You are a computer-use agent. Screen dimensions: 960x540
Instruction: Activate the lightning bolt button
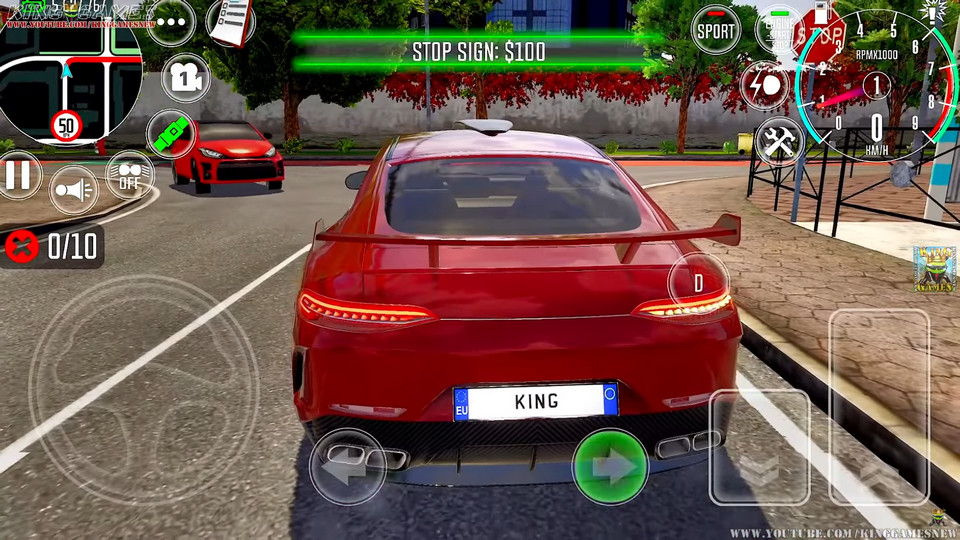tap(764, 85)
